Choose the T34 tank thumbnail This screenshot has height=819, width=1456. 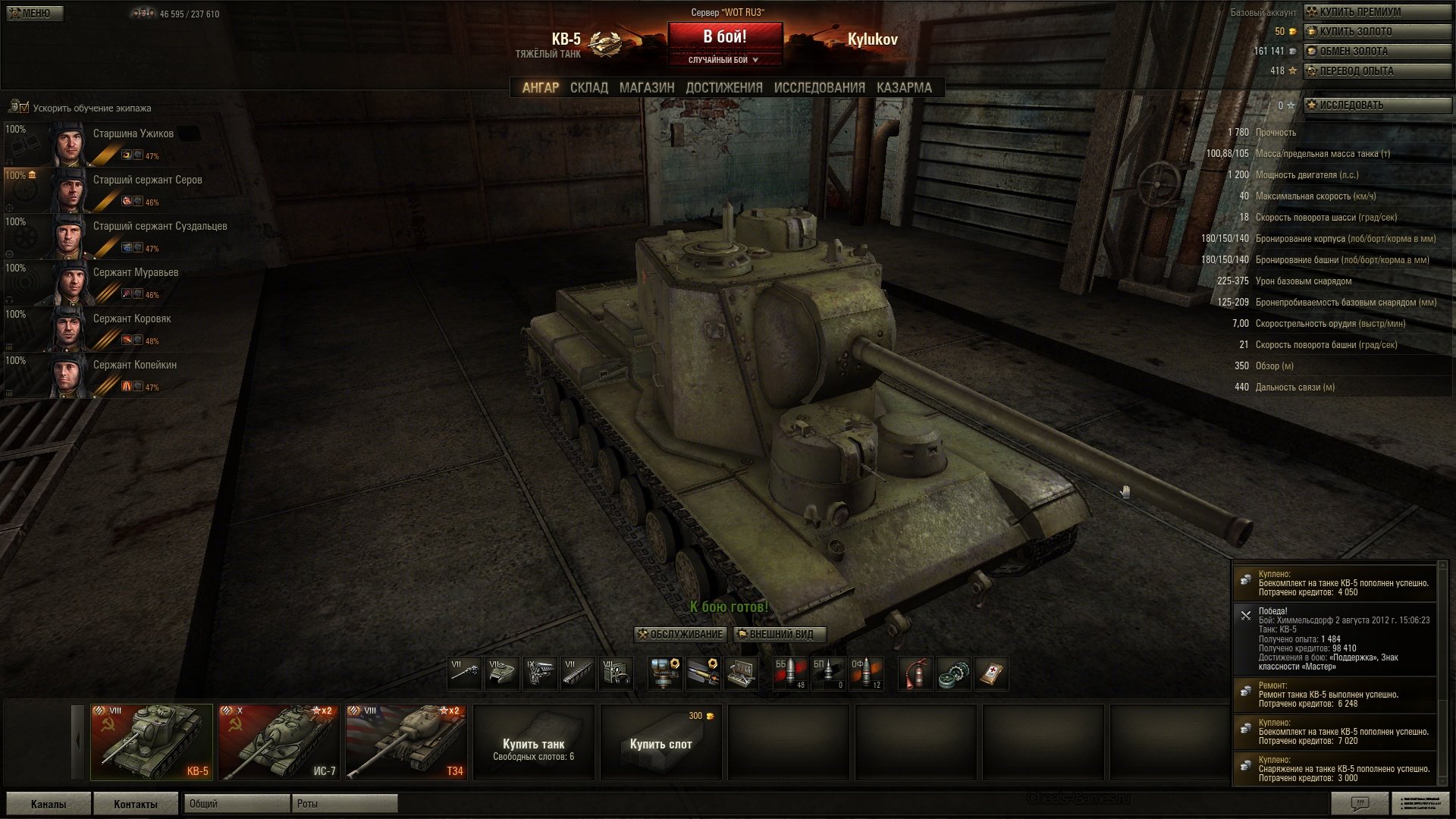406,742
